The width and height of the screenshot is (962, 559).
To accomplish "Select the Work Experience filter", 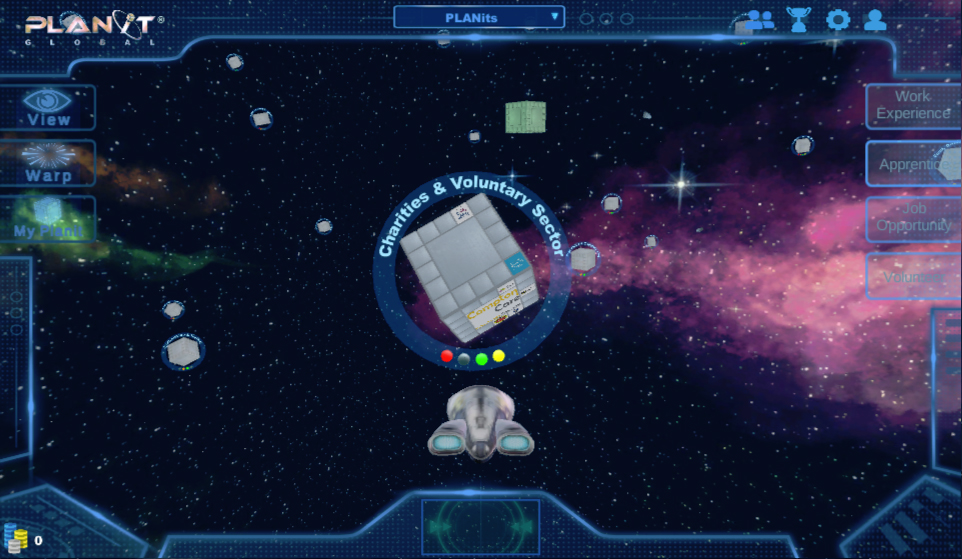I will [x=912, y=105].
